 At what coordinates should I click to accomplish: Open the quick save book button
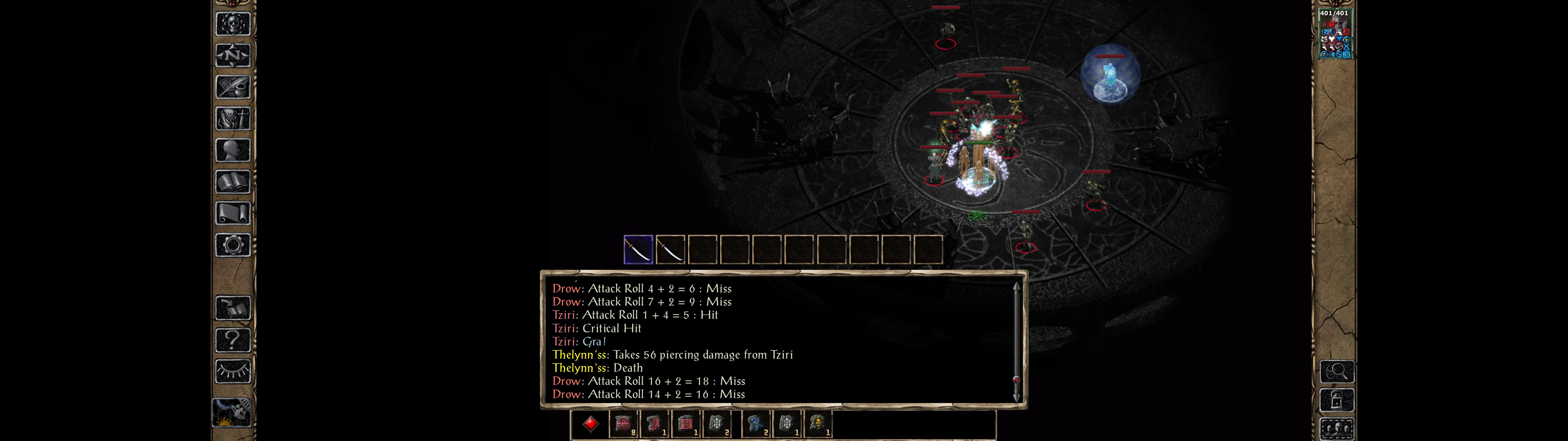232,307
